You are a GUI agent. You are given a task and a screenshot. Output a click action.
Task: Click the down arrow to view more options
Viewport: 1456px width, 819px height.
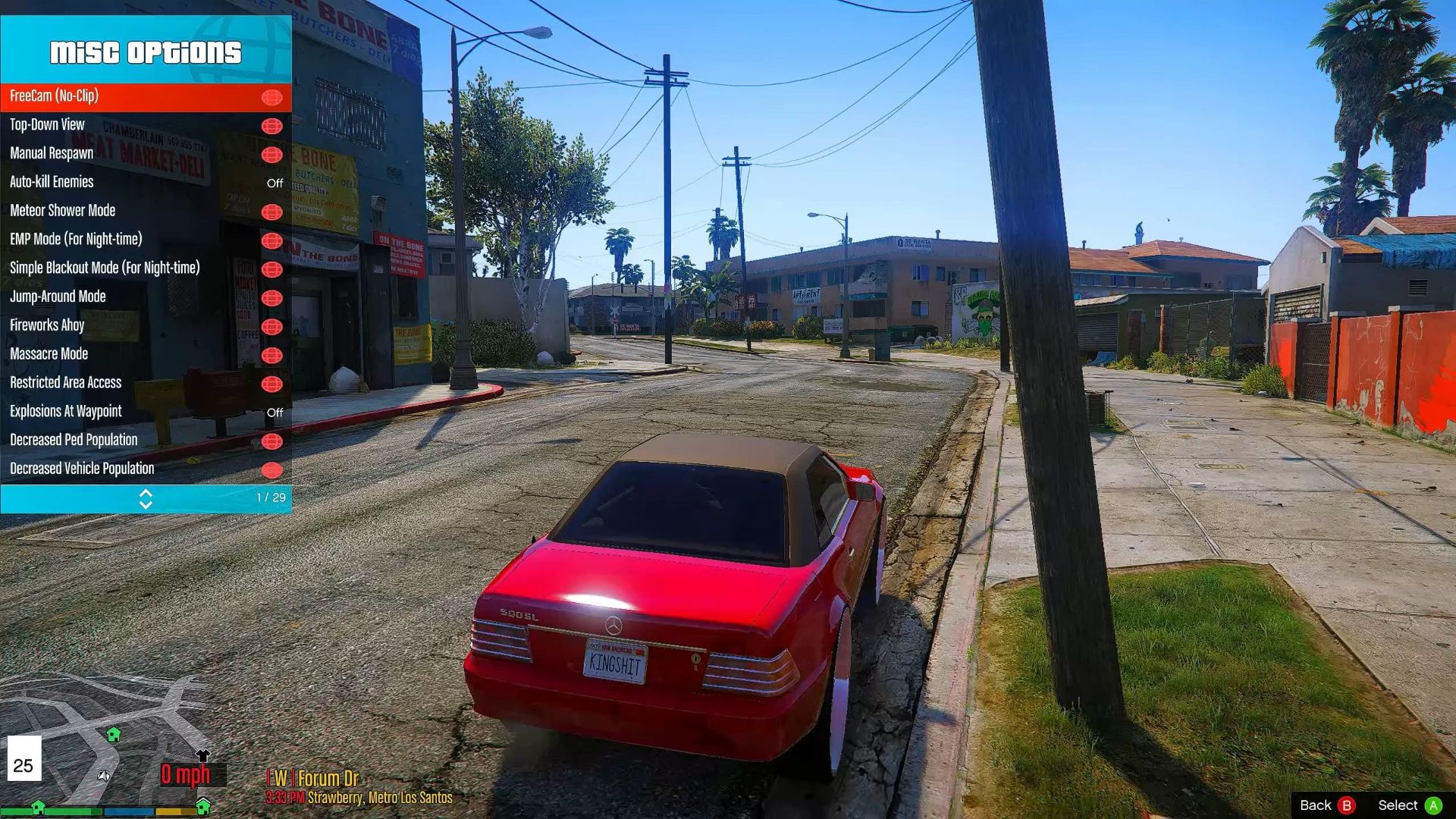click(x=146, y=504)
